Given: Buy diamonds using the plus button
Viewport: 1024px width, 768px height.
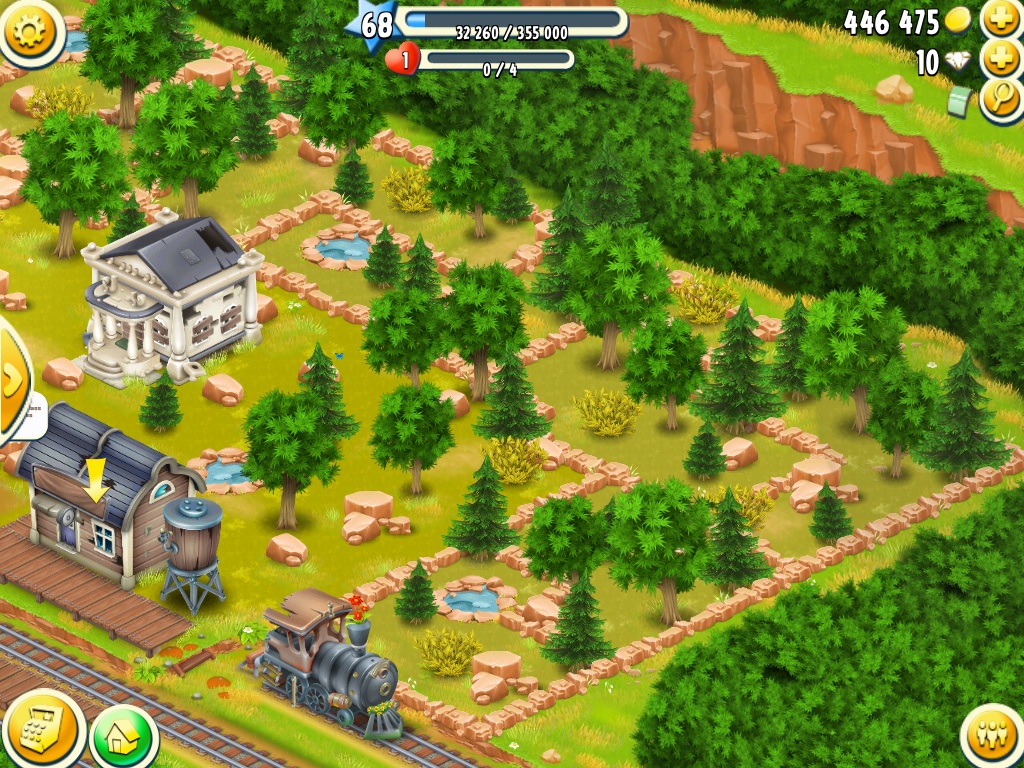Looking at the screenshot, I should (999, 59).
